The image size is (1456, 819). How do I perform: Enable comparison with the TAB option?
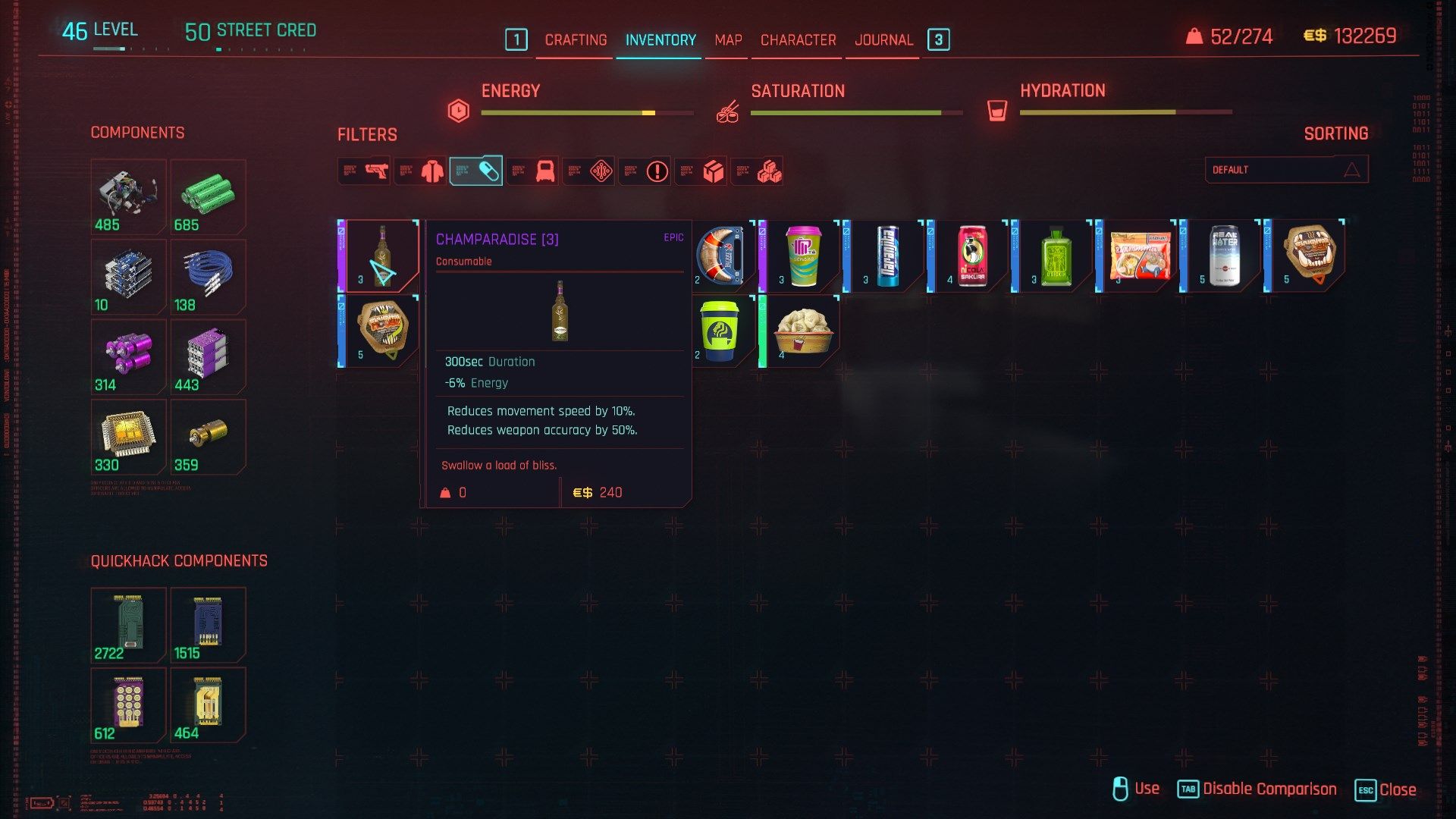click(x=1188, y=789)
